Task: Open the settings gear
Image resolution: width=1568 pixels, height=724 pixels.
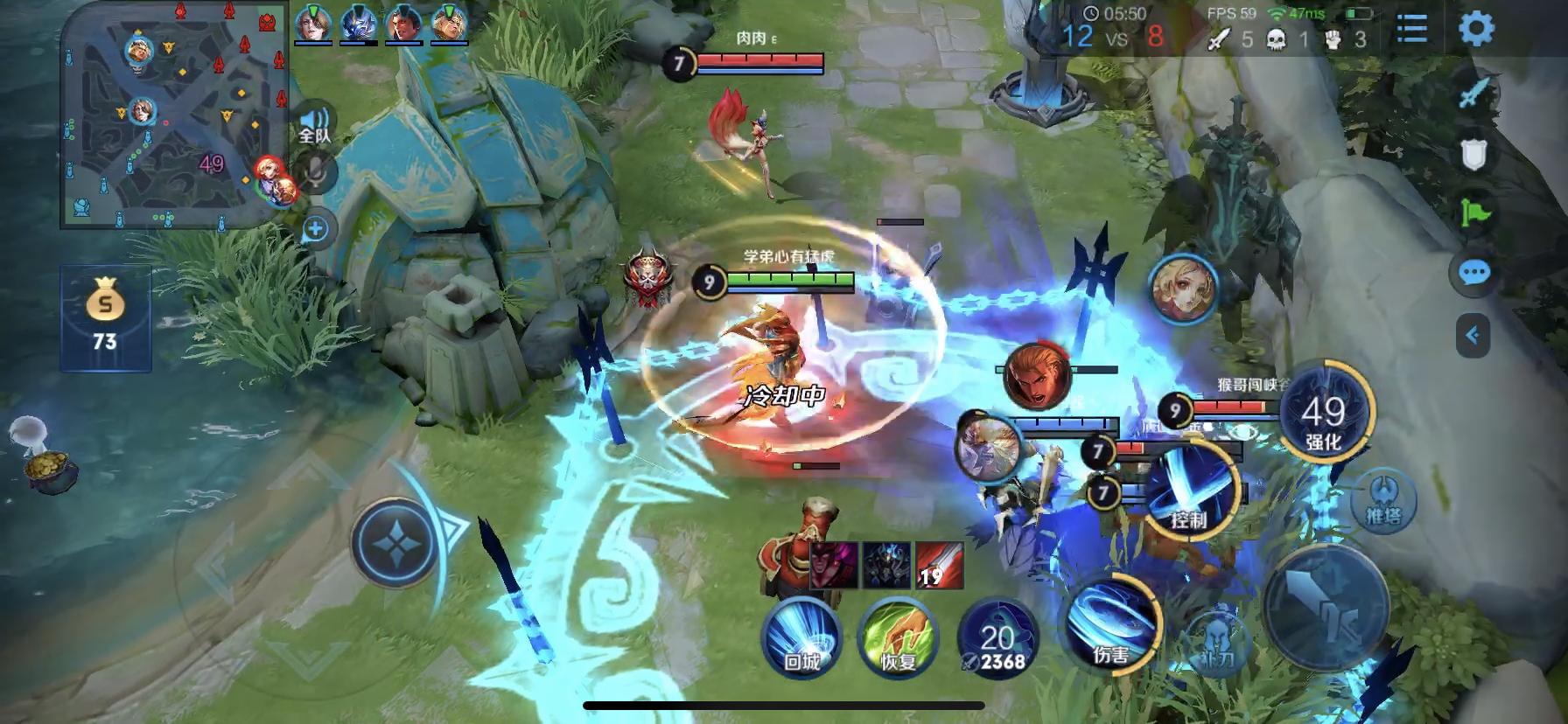Action: 1476,29
